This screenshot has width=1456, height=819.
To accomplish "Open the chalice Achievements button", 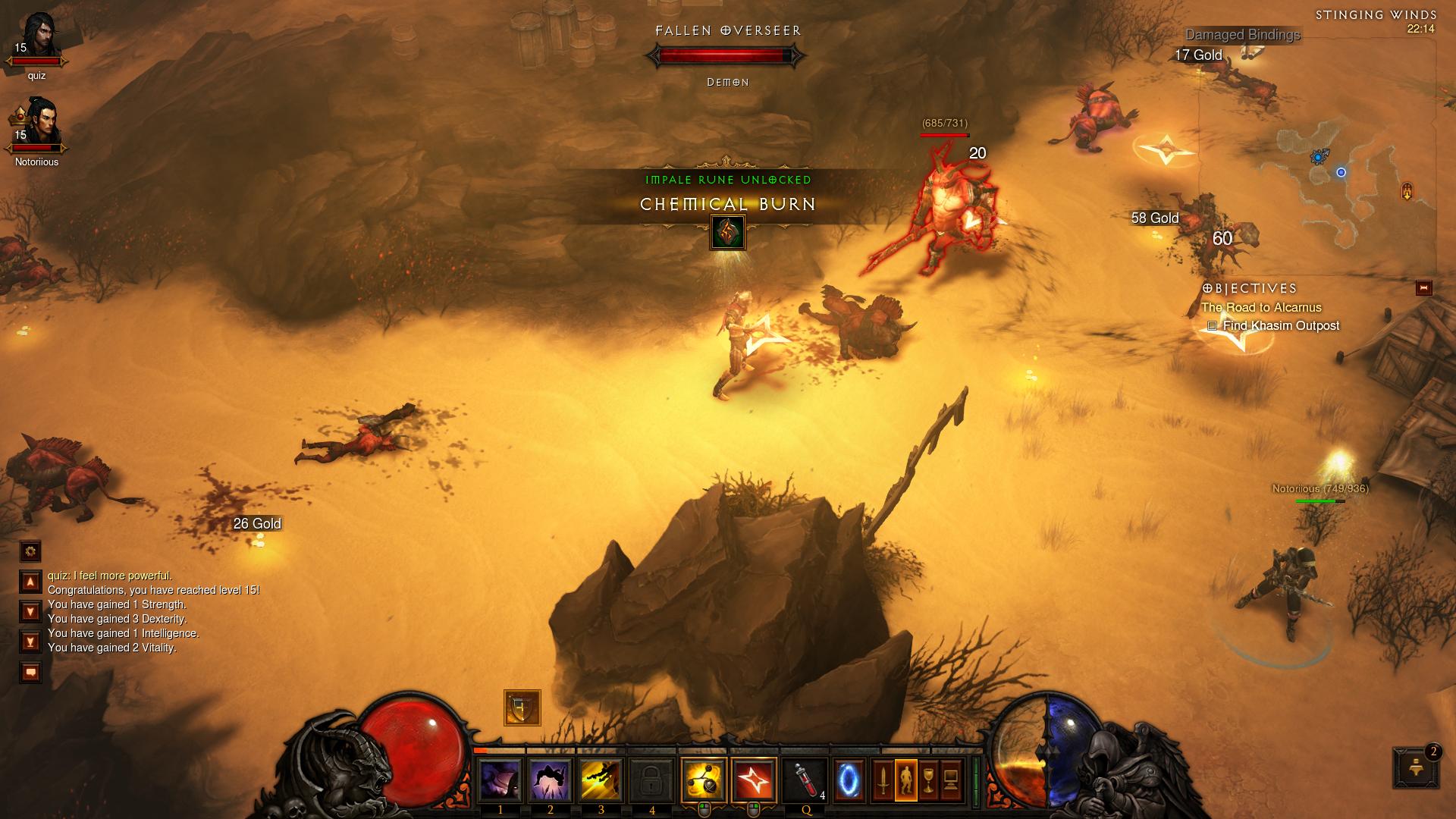I will 928,780.
